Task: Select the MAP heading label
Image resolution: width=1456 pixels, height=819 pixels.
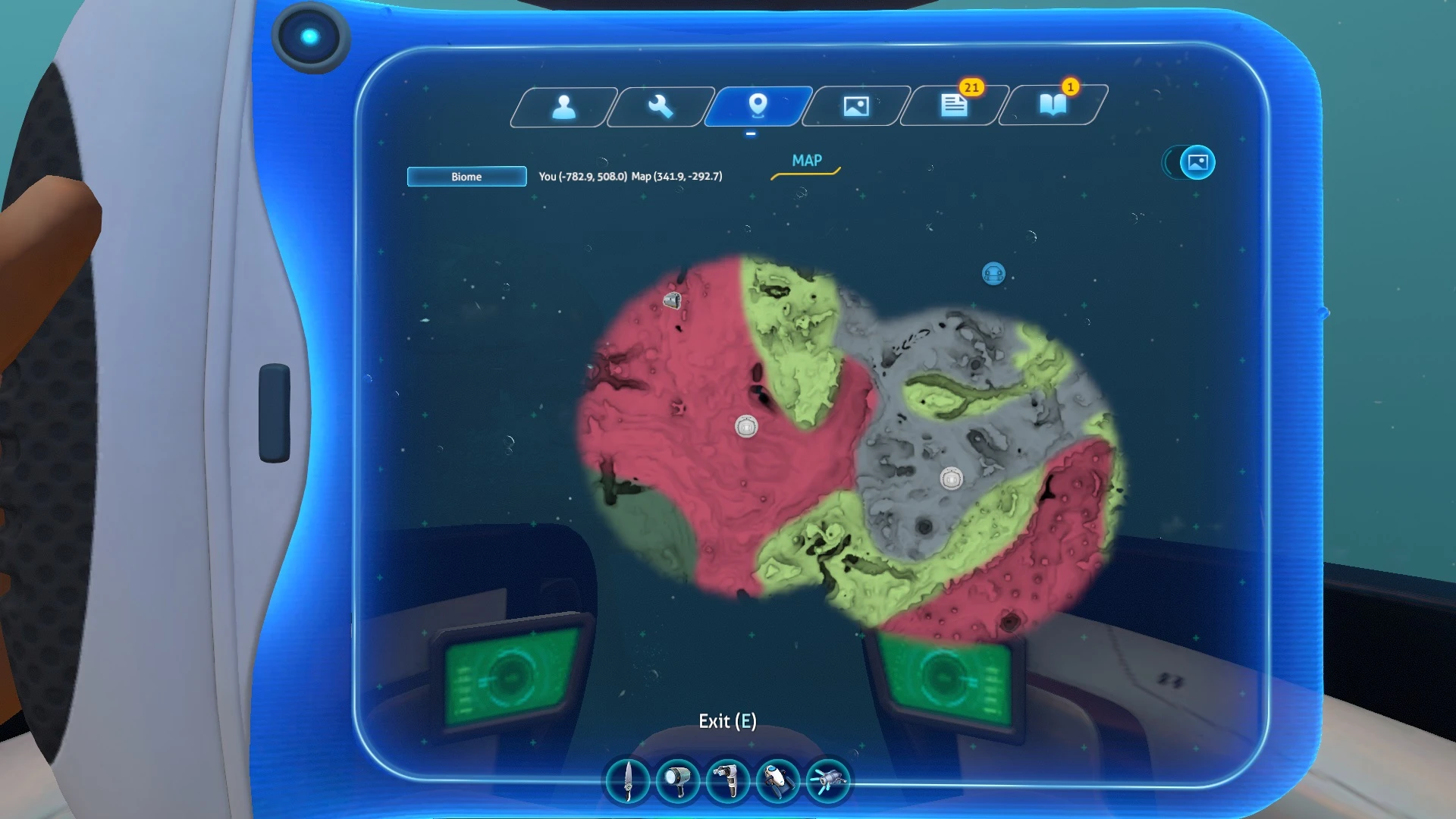Action: click(807, 161)
